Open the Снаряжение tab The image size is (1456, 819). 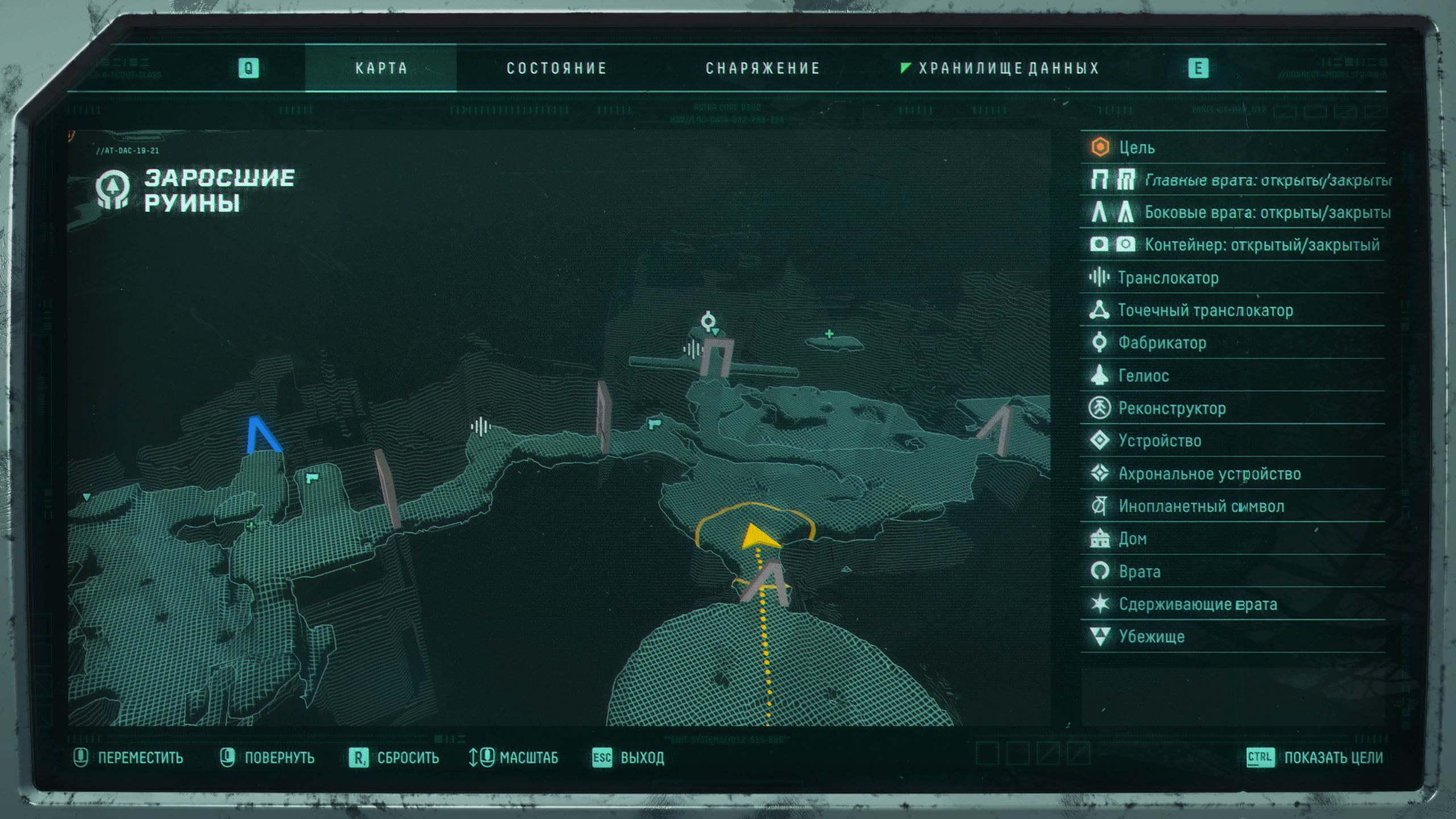(762, 68)
